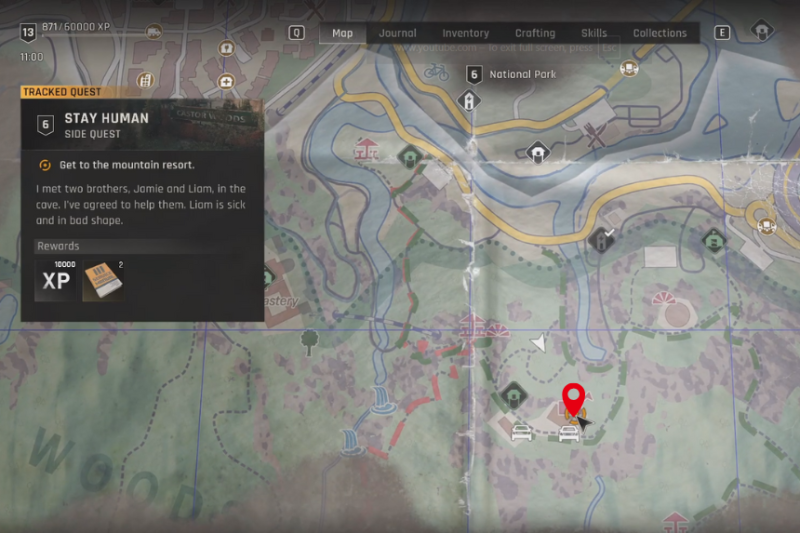Go to the Crafting tab

click(535, 33)
